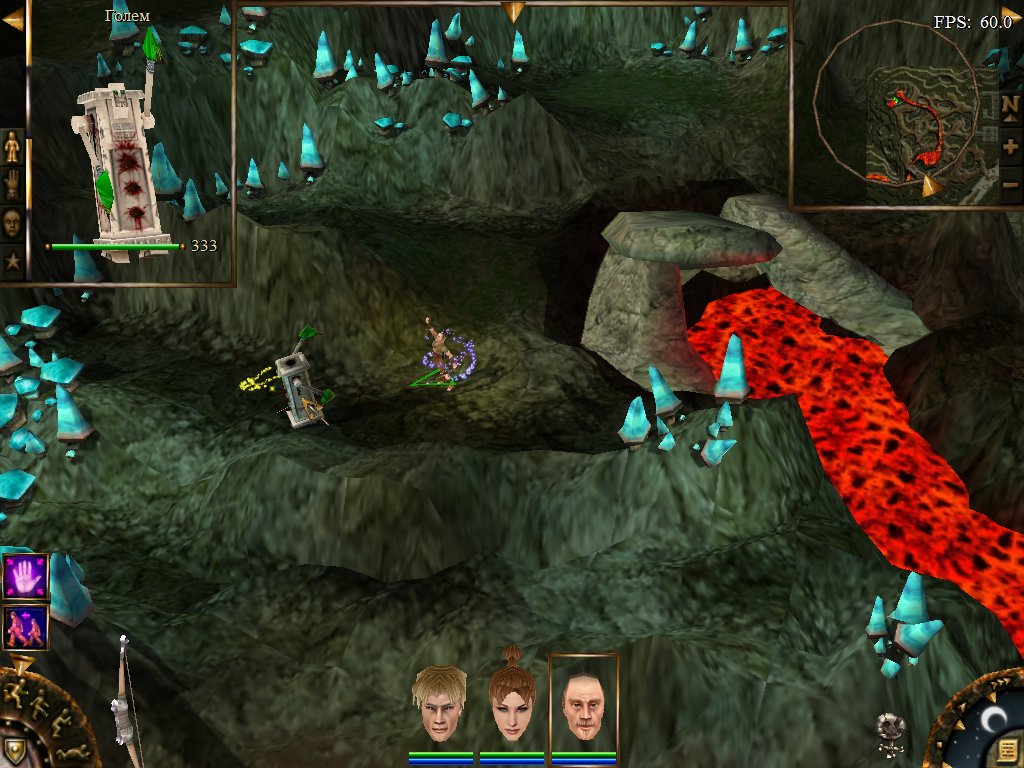Reset minimap orientation with the N button
The height and width of the screenshot is (768, 1024).
pyautogui.click(x=1010, y=105)
